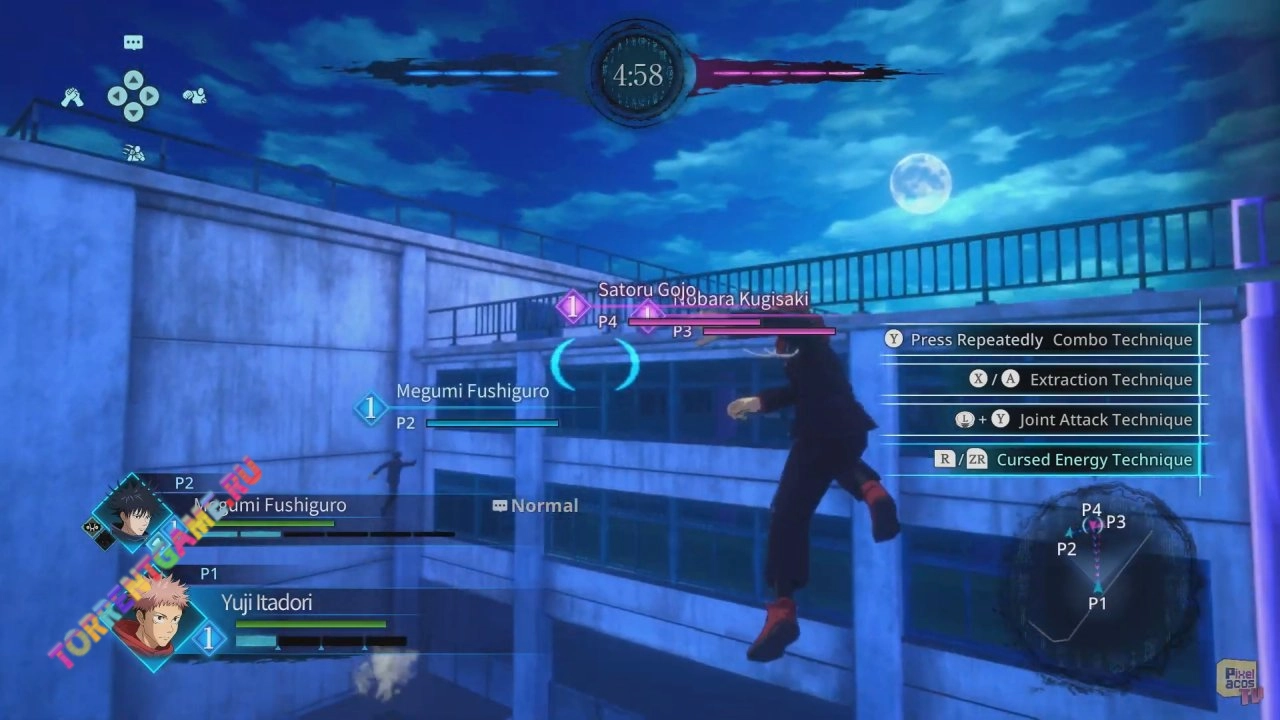Click the P2 marker on the minimap
The width and height of the screenshot is (1280, 720).
pyautogui.click(x=1067, y=548)
